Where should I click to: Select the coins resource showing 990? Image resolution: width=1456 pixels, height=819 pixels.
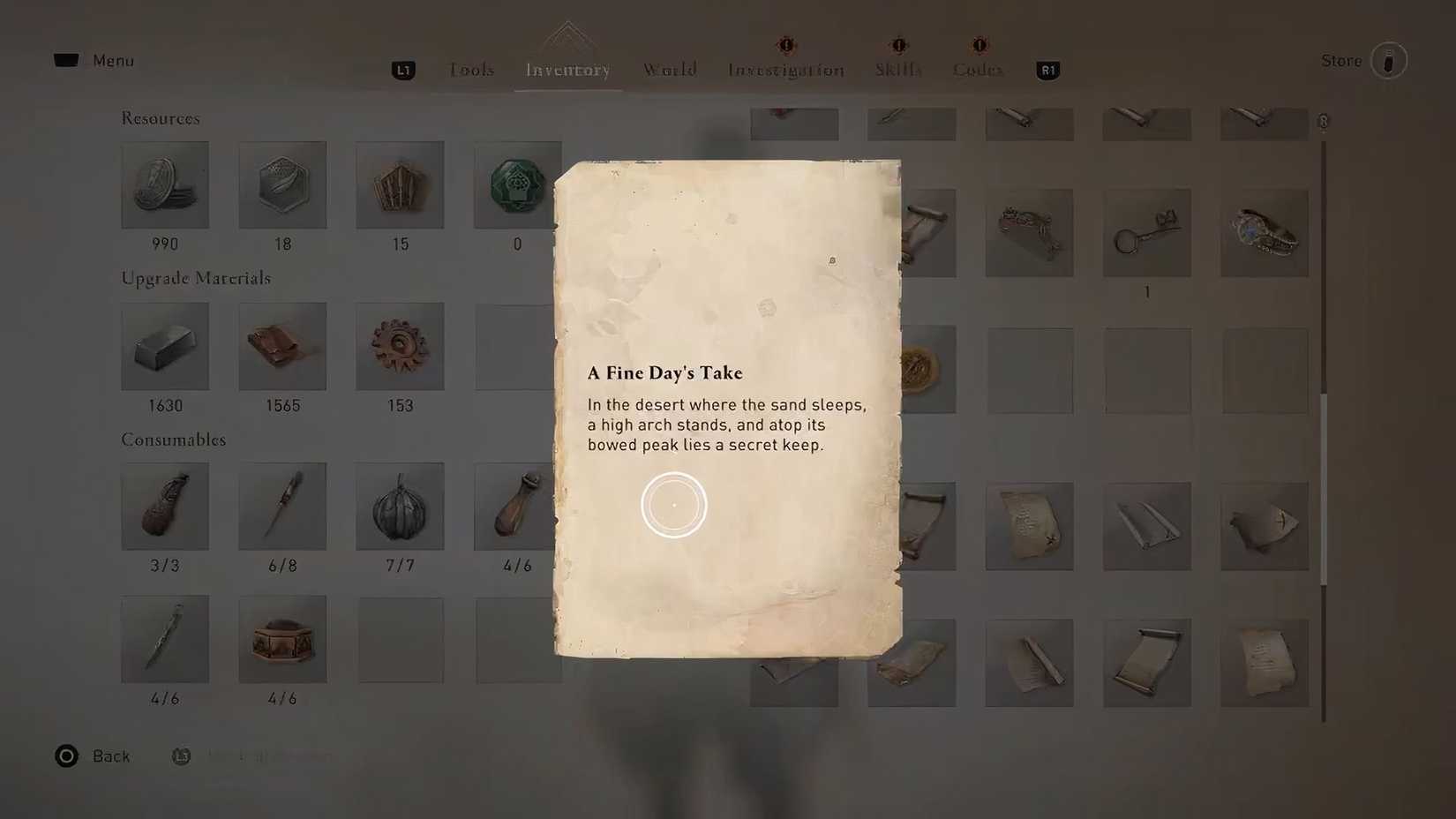[165, 184]
